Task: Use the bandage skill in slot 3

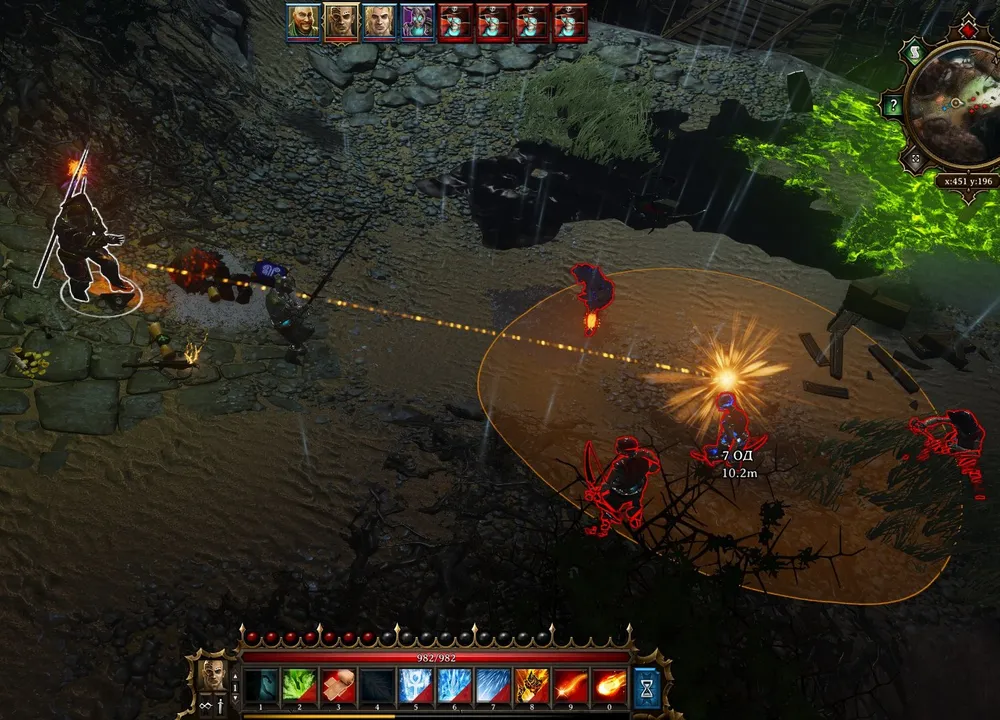Action: point(338,686)
